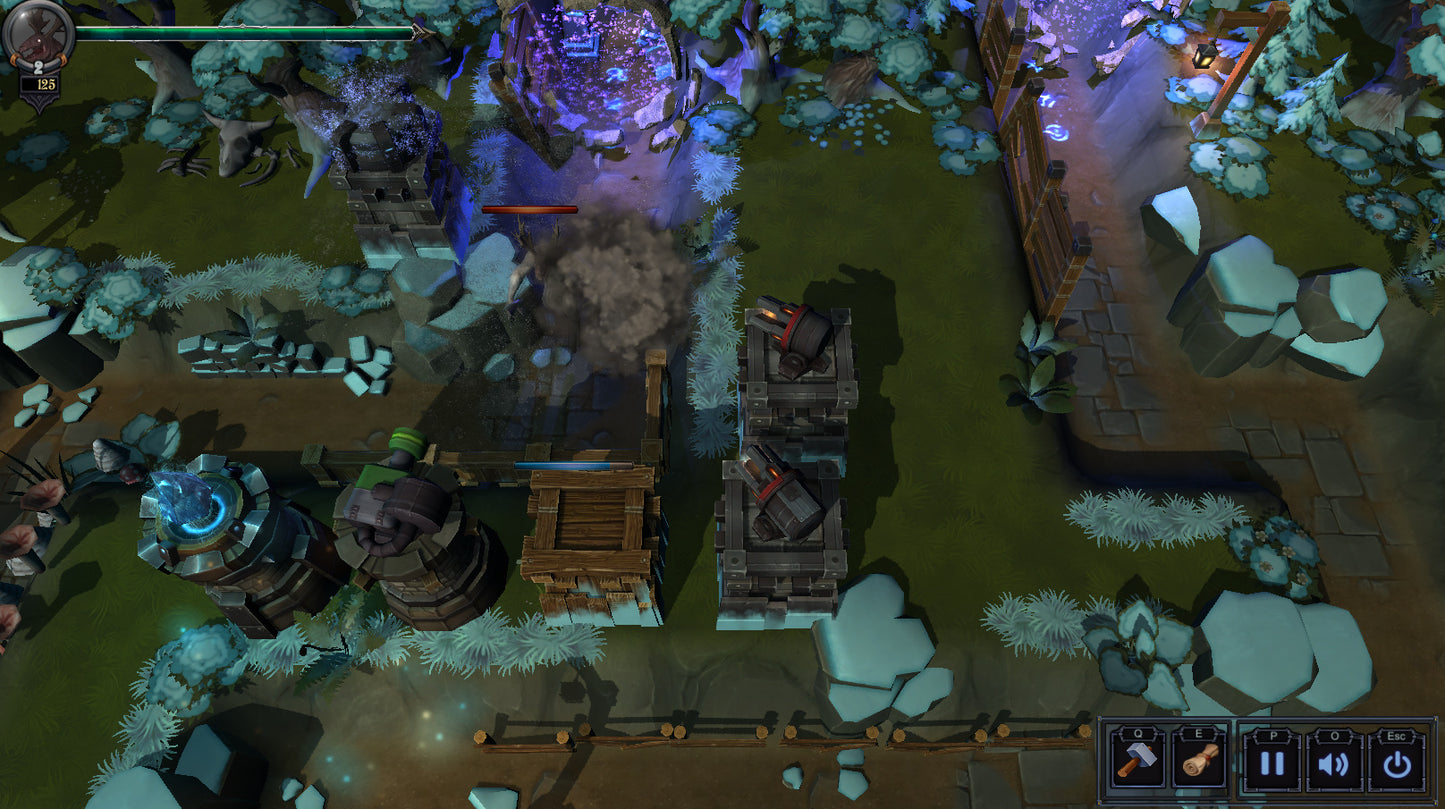Viewport: 1445px width, 809px height.
Task: Pause the game
Action: (1271, 764)
